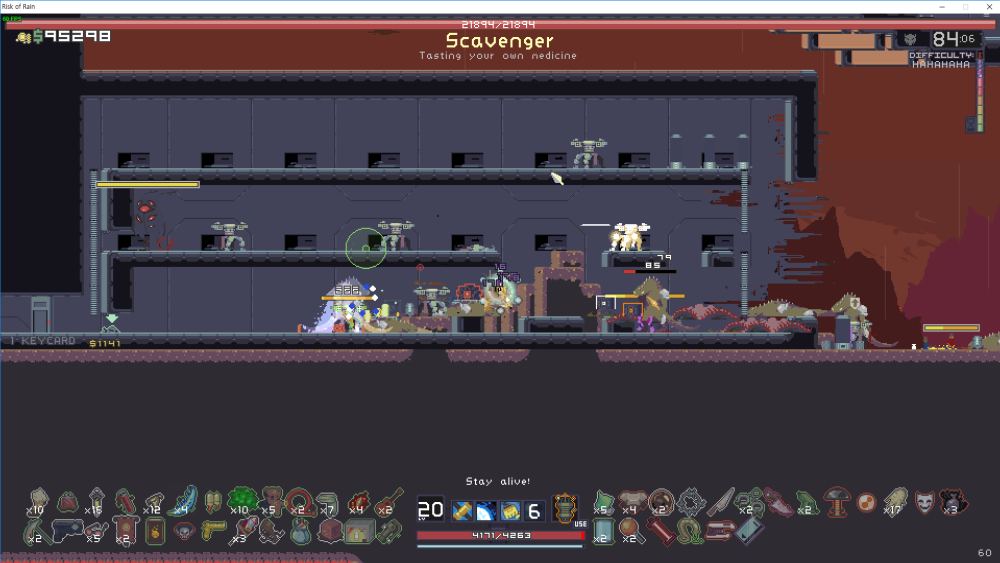Image resolution: width=1000 pixels, height=563 pixels.
Task: Click the difficulty monster face icon
Action: point(912,40)
